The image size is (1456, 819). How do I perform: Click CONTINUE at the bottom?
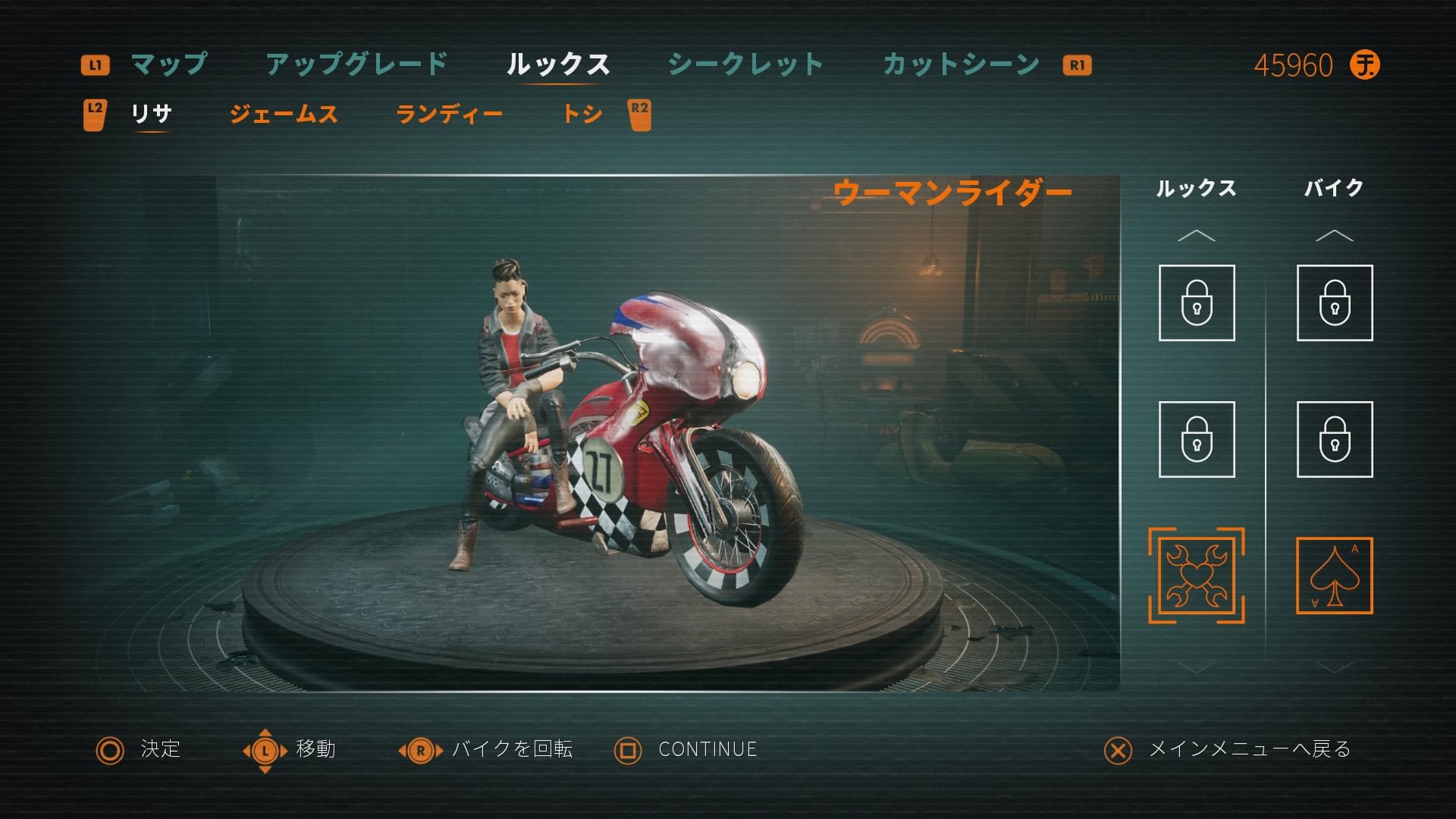click(x=707, y=749)
